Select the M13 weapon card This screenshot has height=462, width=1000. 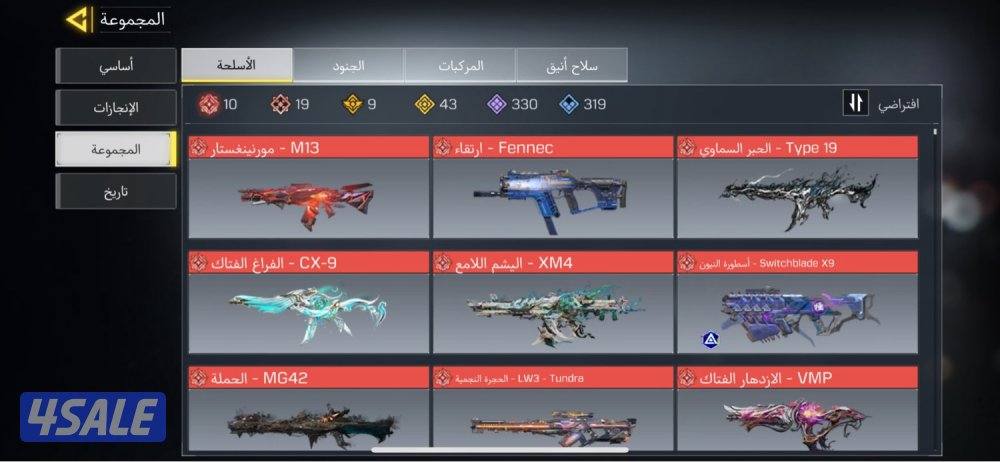pyautogui.click(x=308, y=187)
